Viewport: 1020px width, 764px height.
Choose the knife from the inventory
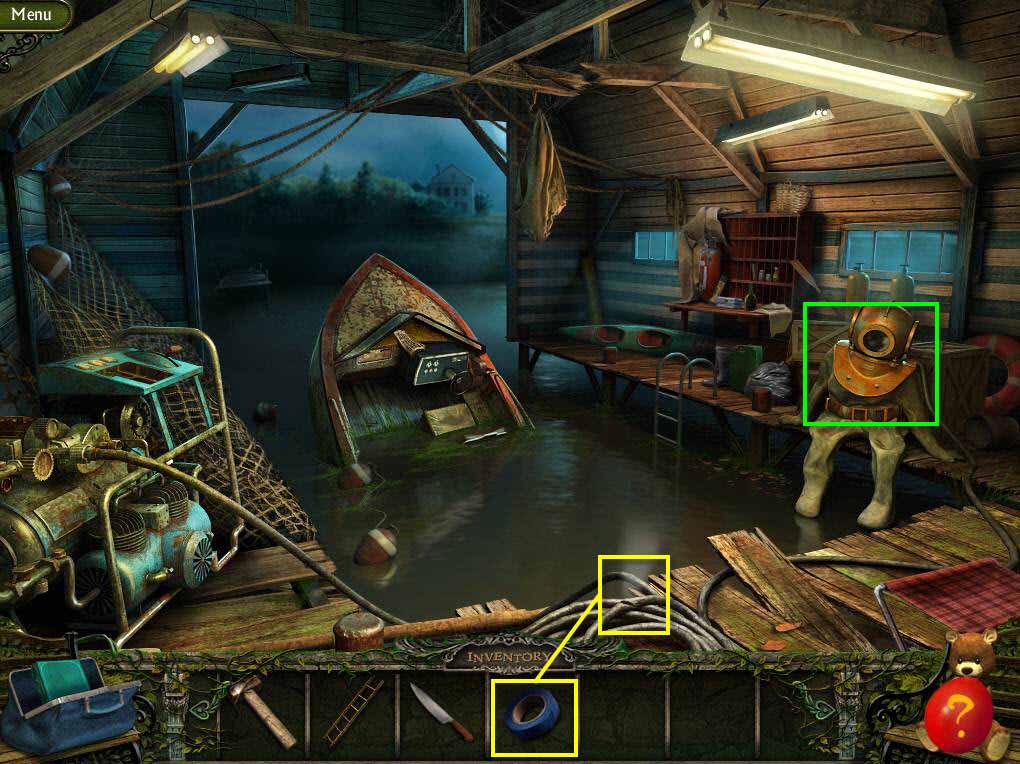click(441, 712)
